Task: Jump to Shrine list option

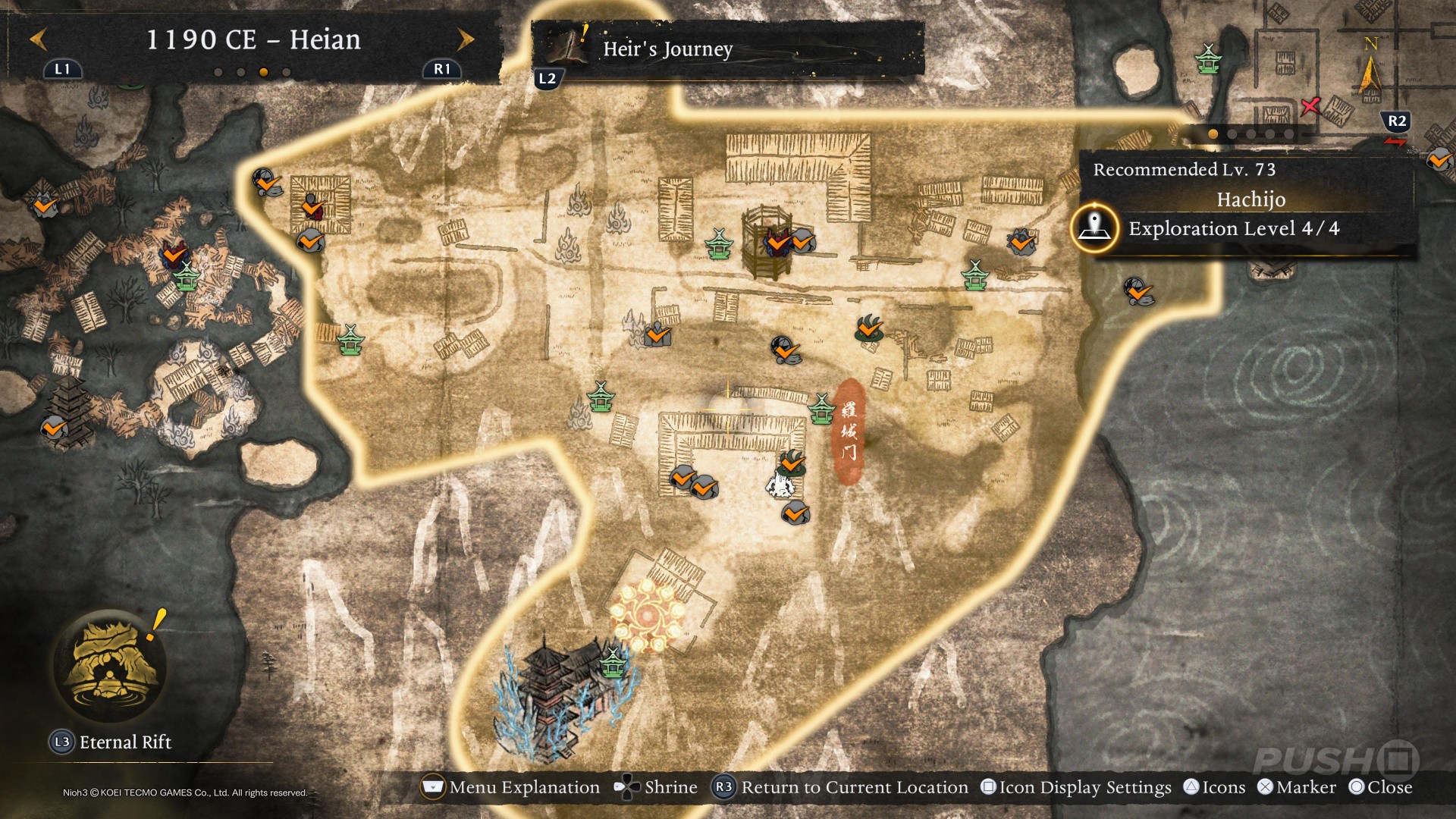Action: 657,787
